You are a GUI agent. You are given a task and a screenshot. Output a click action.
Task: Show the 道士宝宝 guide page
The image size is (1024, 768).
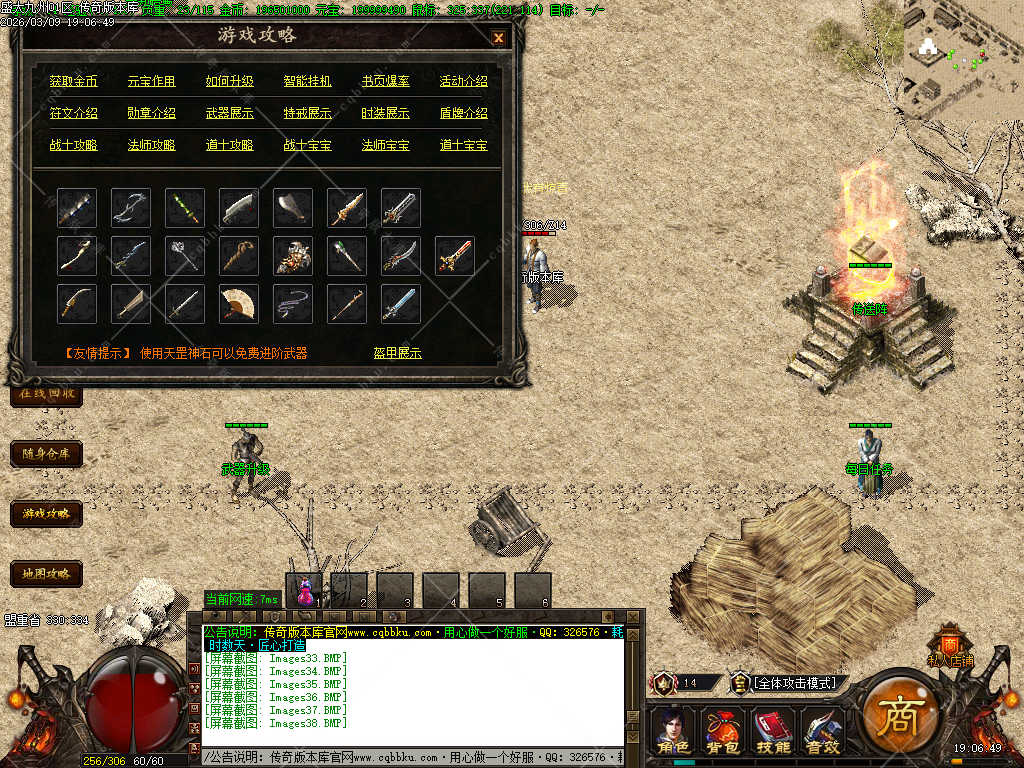click(464, 145)
